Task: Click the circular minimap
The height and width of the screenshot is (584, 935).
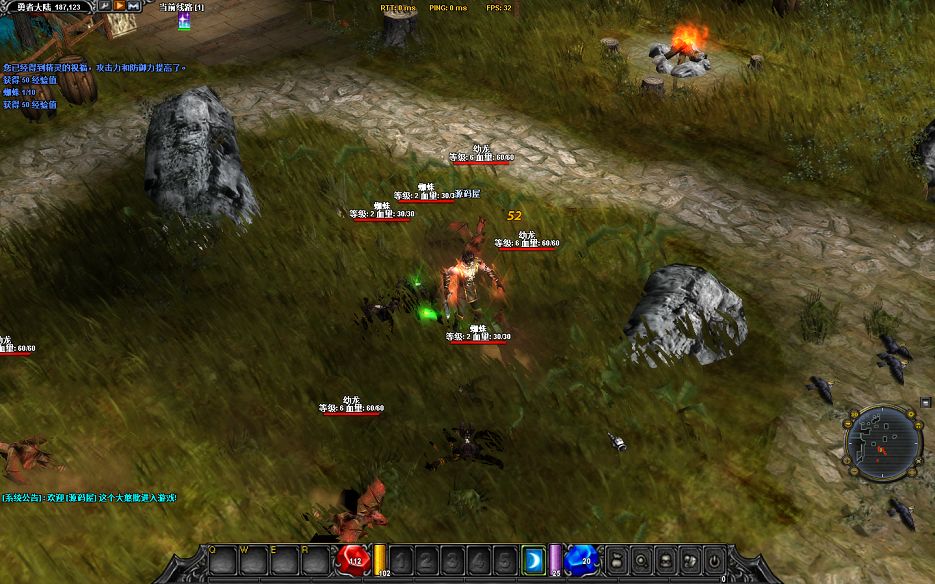Action: tap(882, 441)
